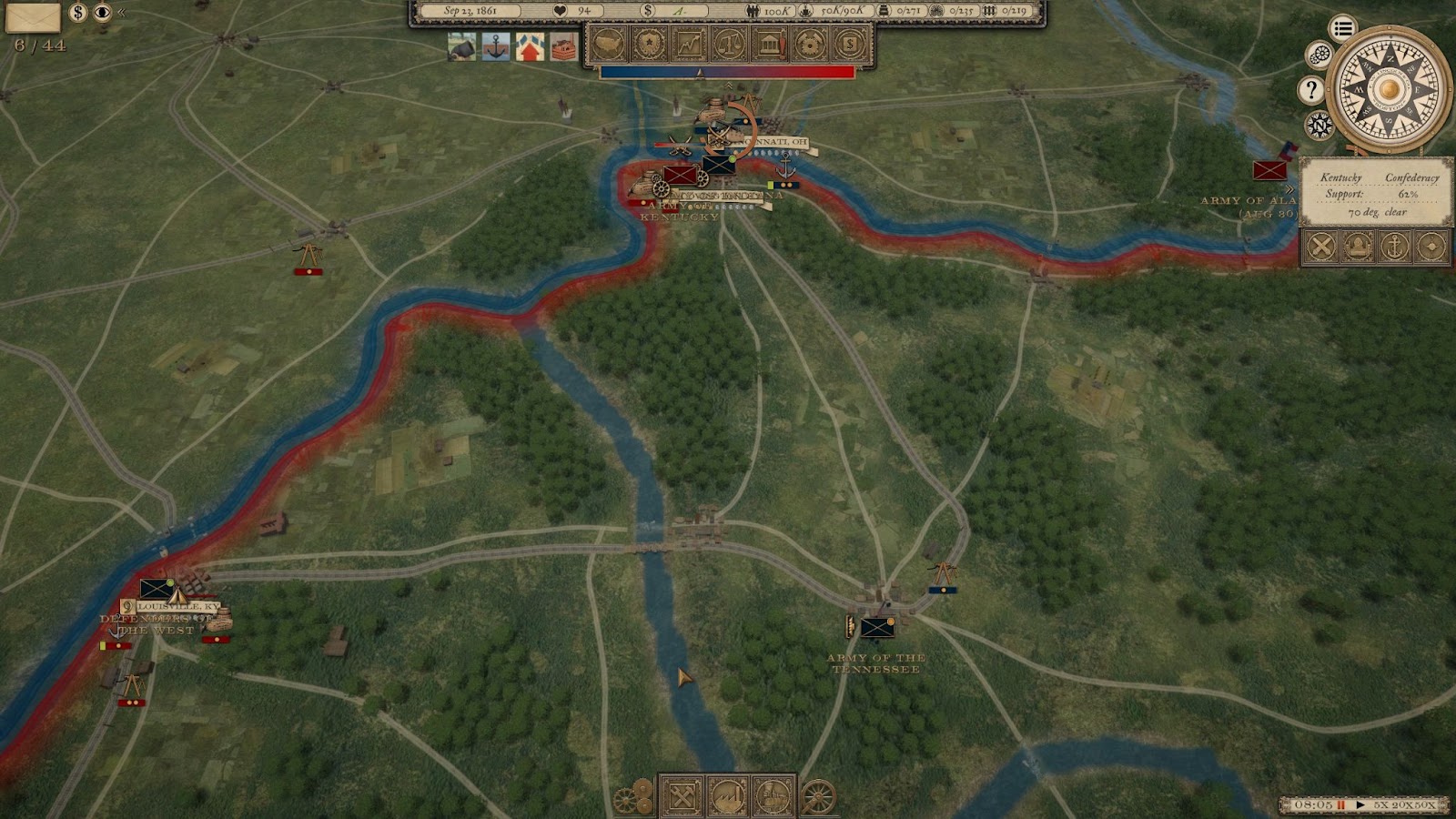Open the United States map panel
Viewport: 1456px width, 819px height.
coord(609,44)
